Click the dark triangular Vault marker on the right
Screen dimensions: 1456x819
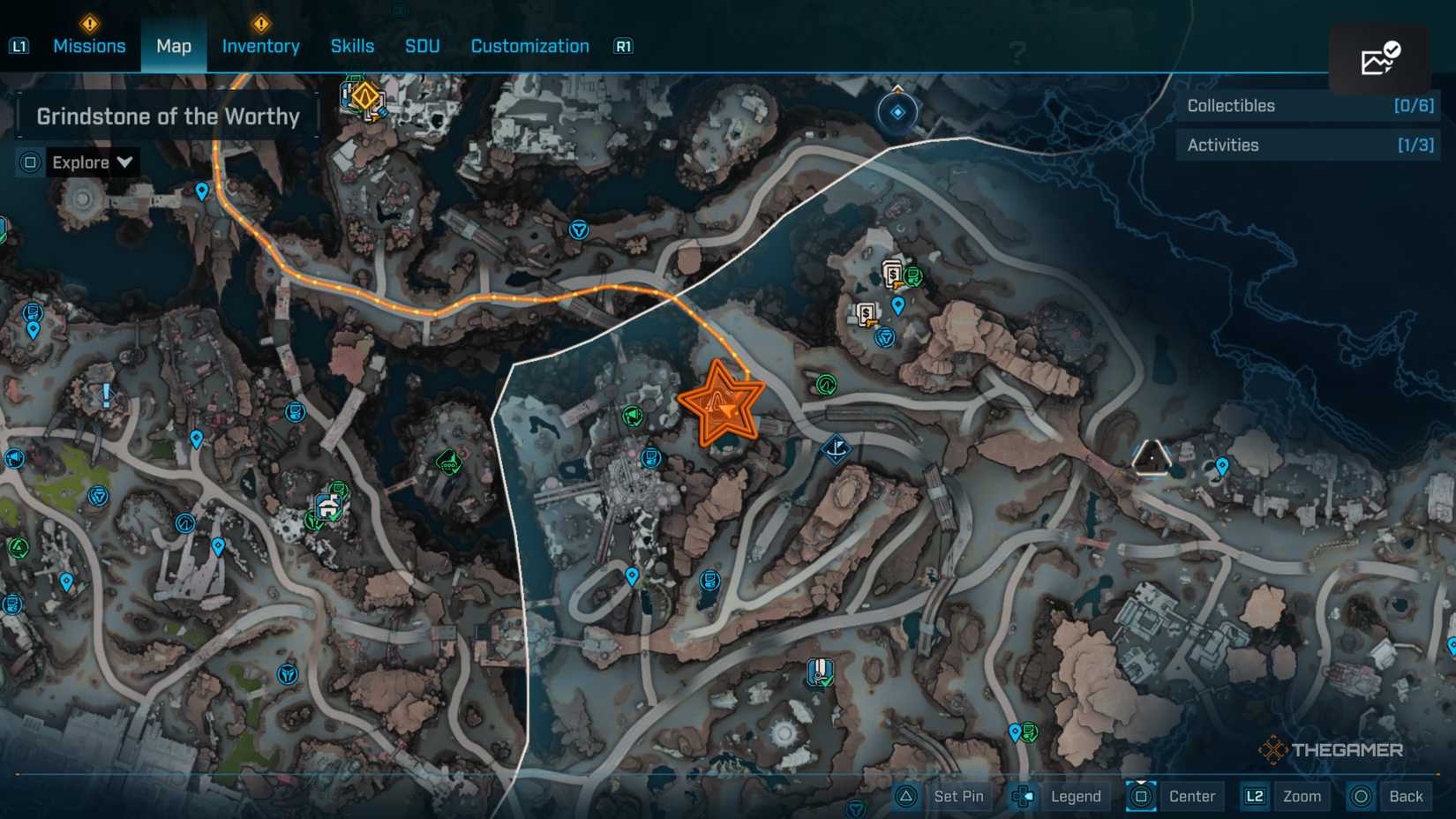[x=1150, y=458]
